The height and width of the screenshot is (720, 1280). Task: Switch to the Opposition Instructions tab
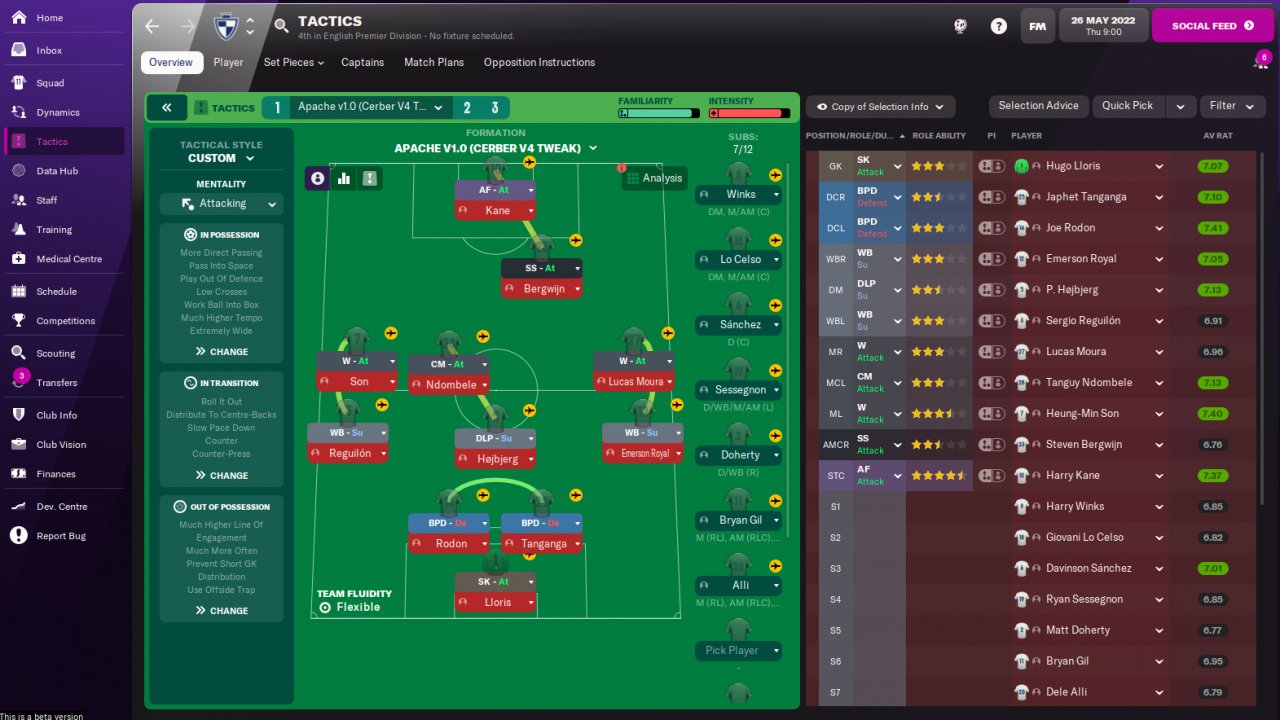pyautogui.click(x=539, y=62)
